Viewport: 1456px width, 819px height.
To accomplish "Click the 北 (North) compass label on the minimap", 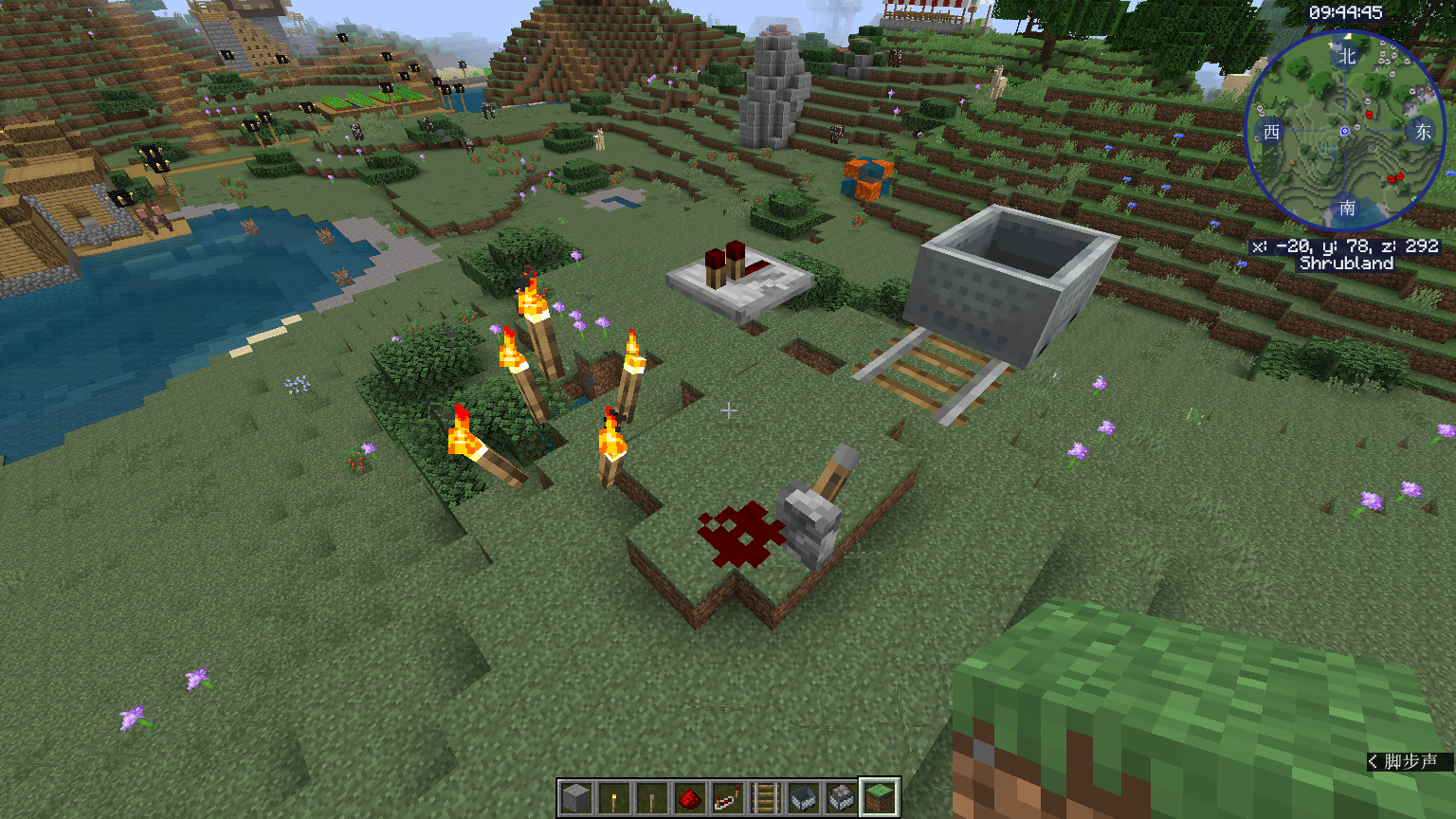I will [1347, 54].
